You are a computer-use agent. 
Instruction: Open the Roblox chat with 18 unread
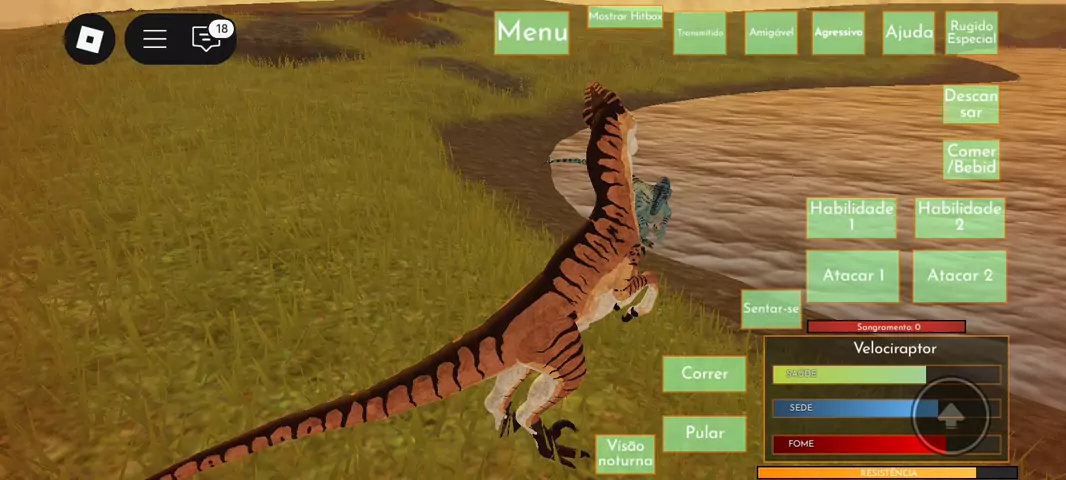tap(206, 40)
